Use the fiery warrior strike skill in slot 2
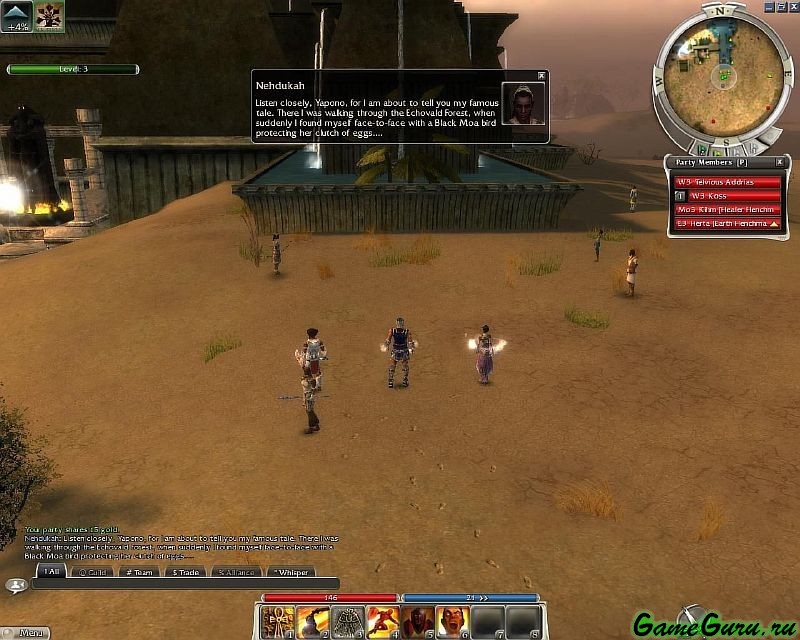This screenshot has width=800, height=640. (313, 622)
